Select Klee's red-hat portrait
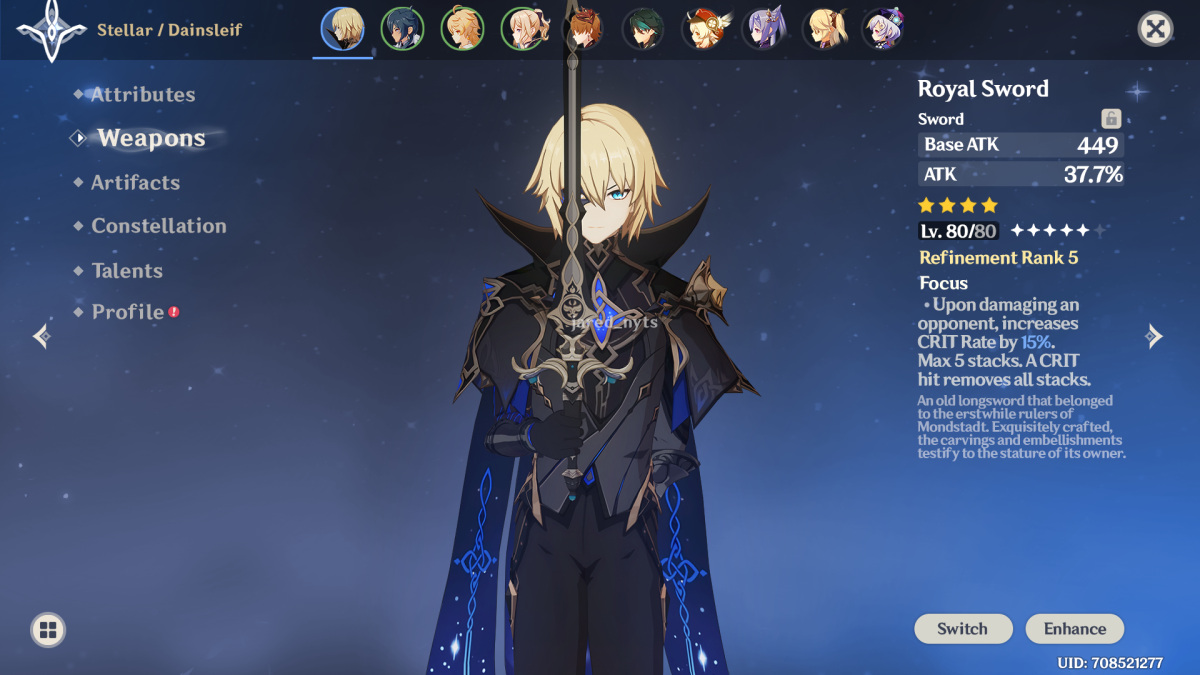The image size is (1200, 675). click(702, 29)
